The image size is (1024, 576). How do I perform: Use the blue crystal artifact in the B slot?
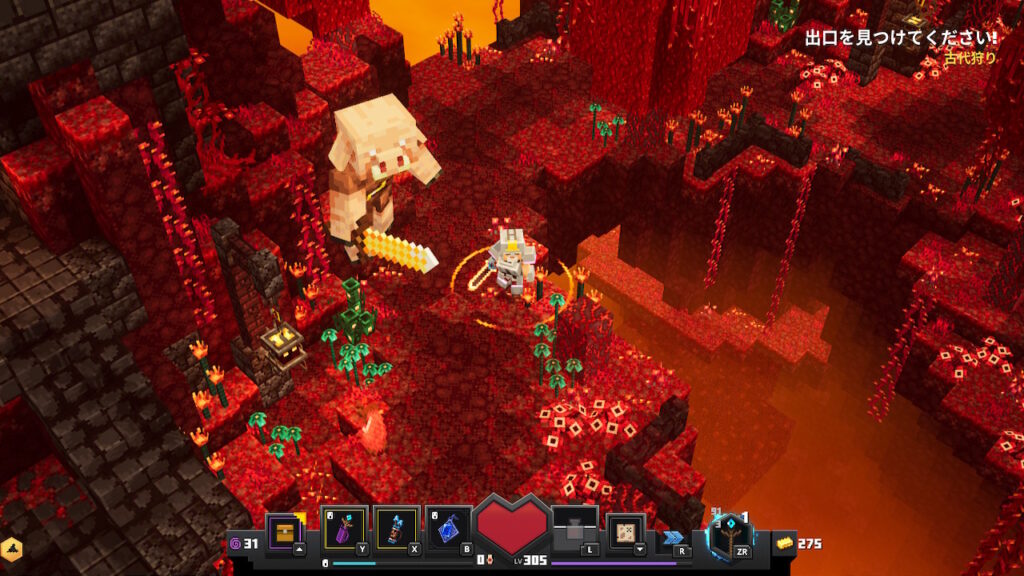(x=448, y=528)
